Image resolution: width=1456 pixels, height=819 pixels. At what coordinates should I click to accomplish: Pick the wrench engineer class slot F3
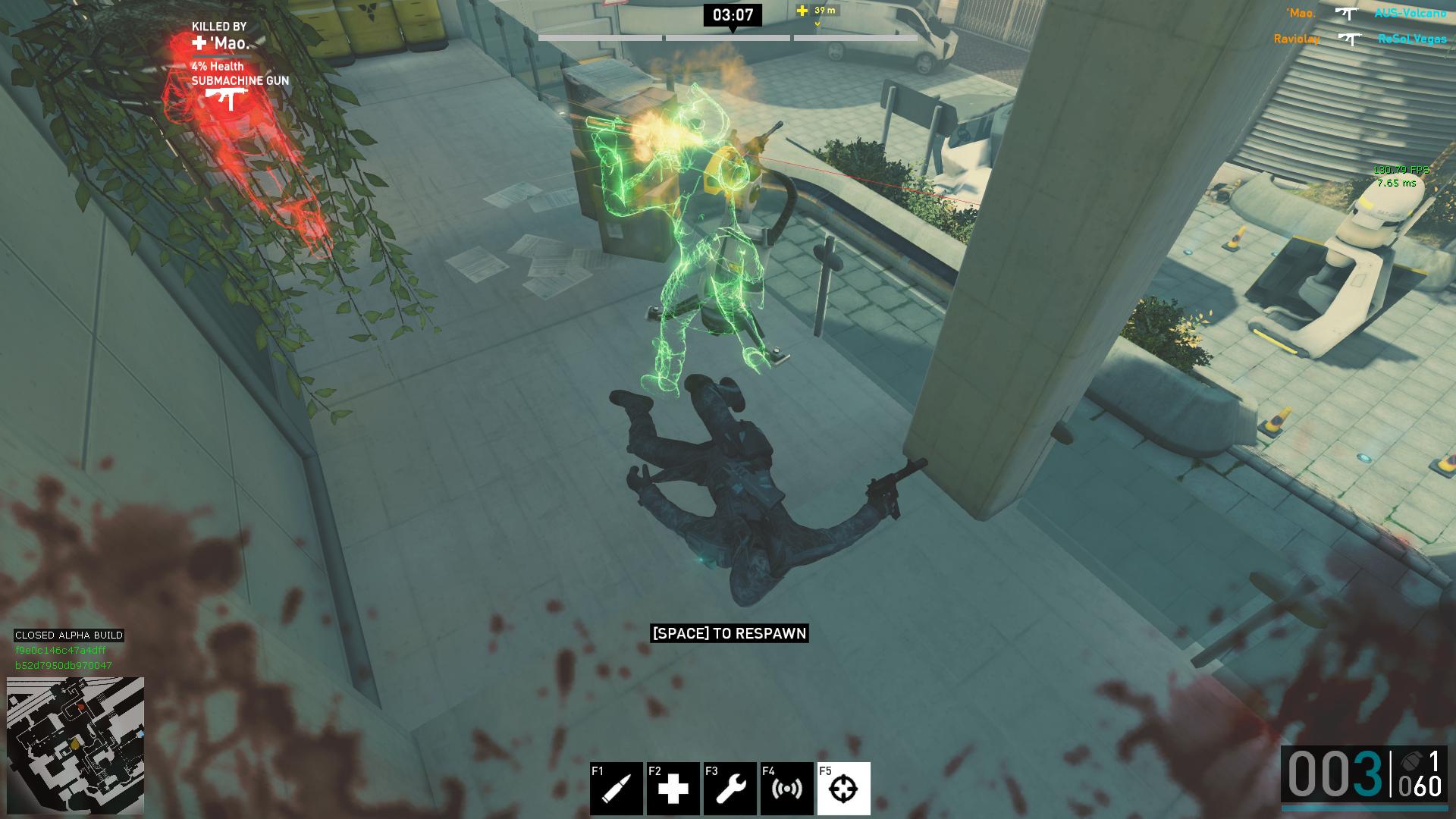point(730,789)
